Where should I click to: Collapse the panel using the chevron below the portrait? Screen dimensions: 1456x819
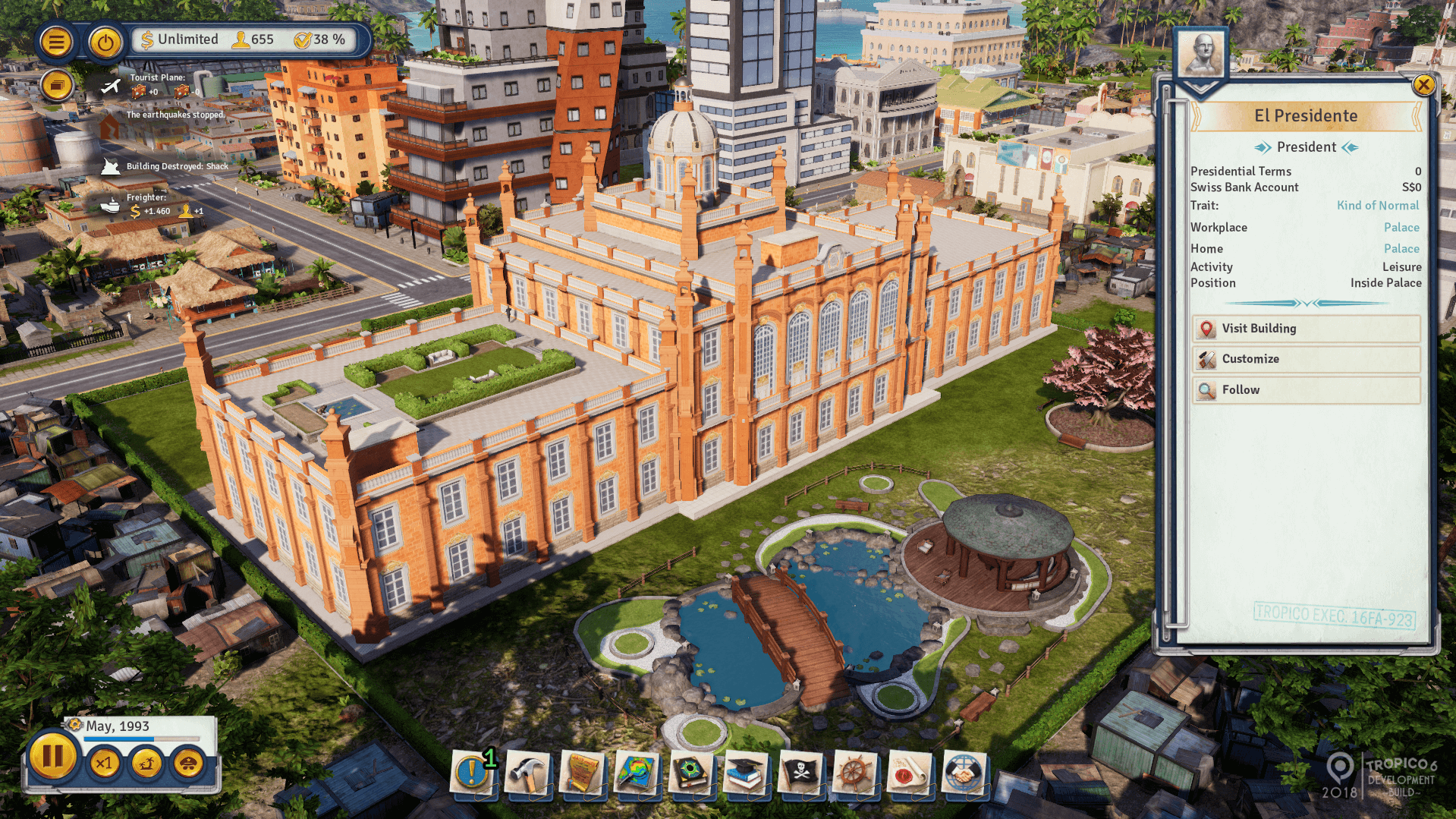[x=1201, y=87]
